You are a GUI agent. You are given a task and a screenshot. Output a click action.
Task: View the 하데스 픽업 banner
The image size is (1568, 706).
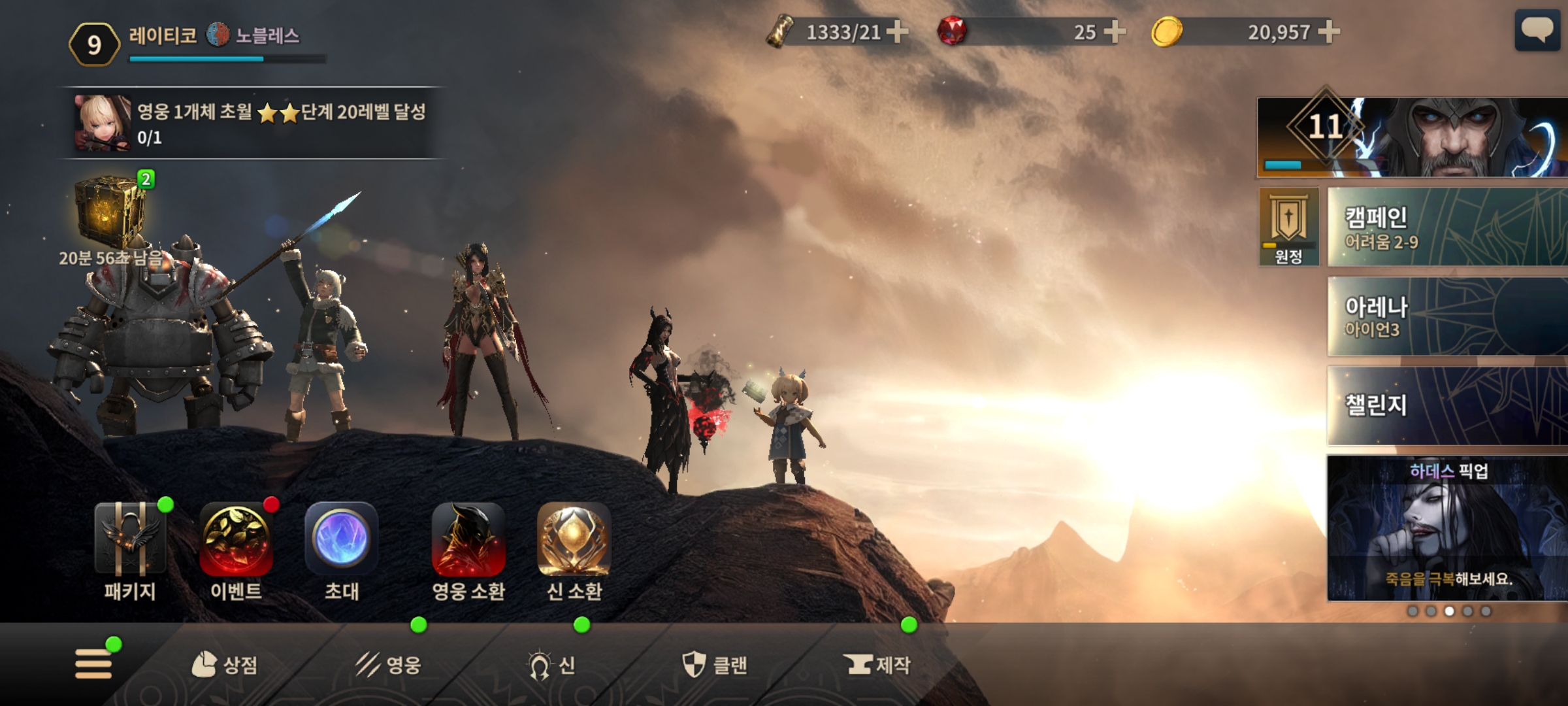(x=1447, y=528)
